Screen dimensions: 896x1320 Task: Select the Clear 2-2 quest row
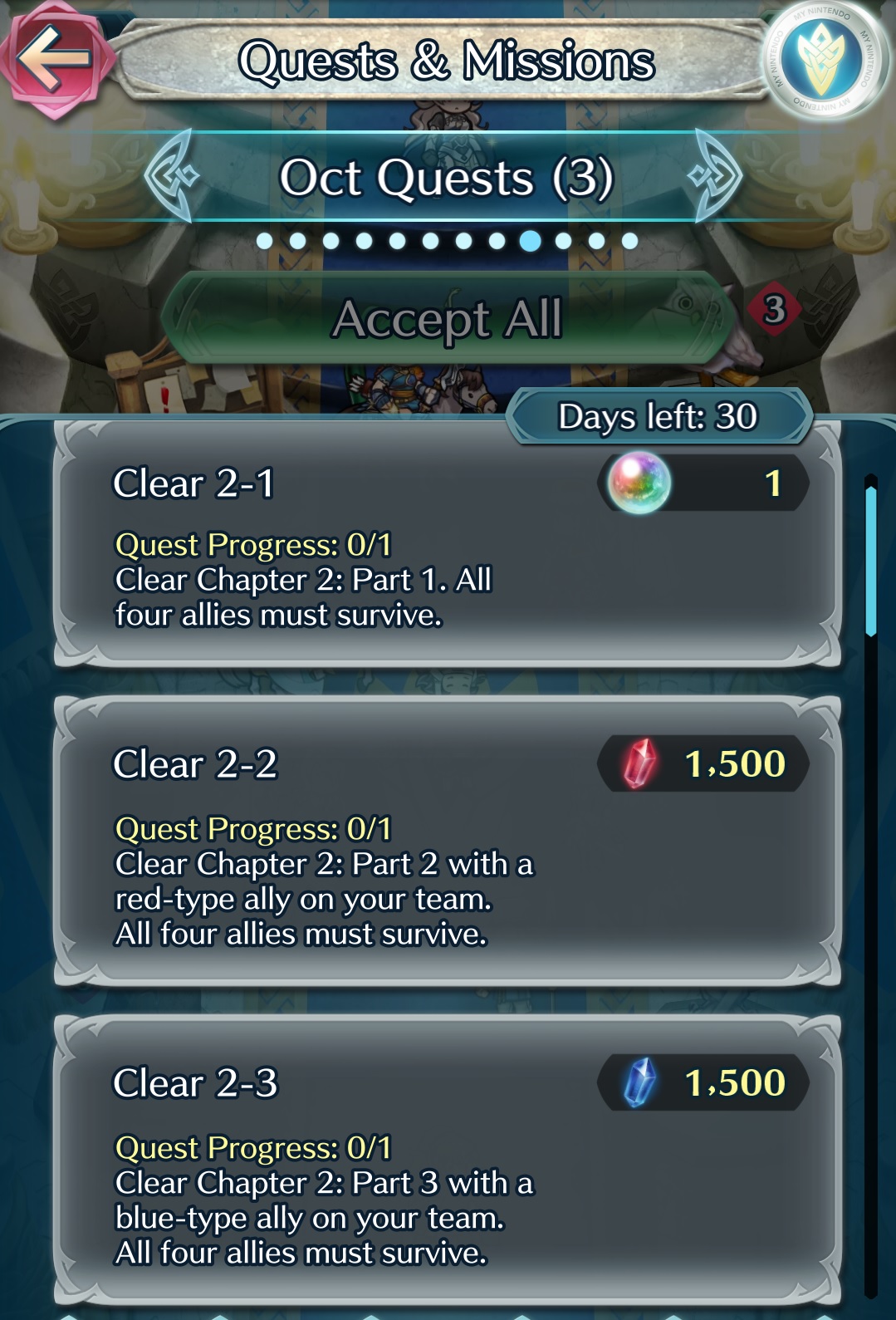coord(447,842)
